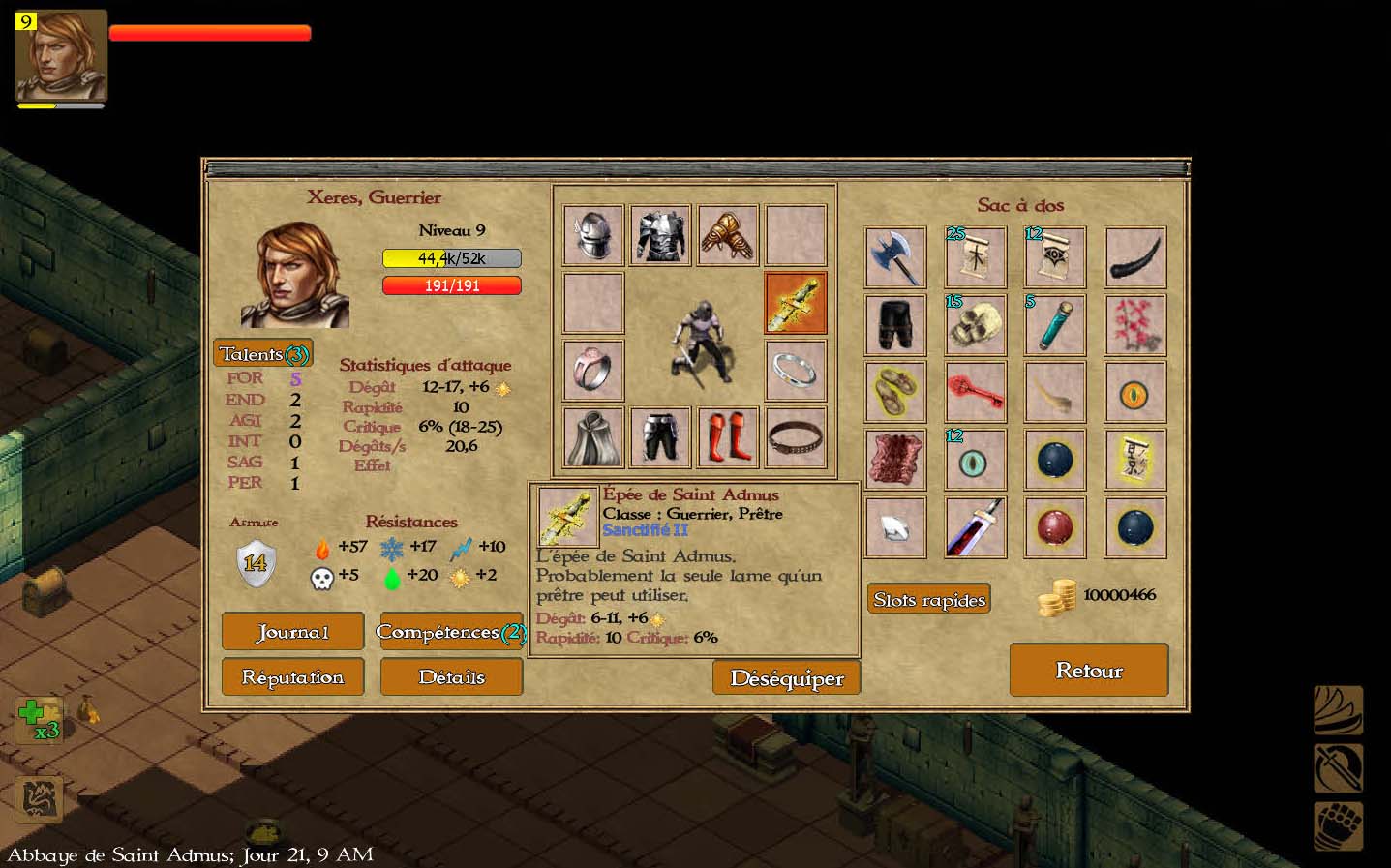Pick the battle axe in the backpack

click(x=895, y=257)
